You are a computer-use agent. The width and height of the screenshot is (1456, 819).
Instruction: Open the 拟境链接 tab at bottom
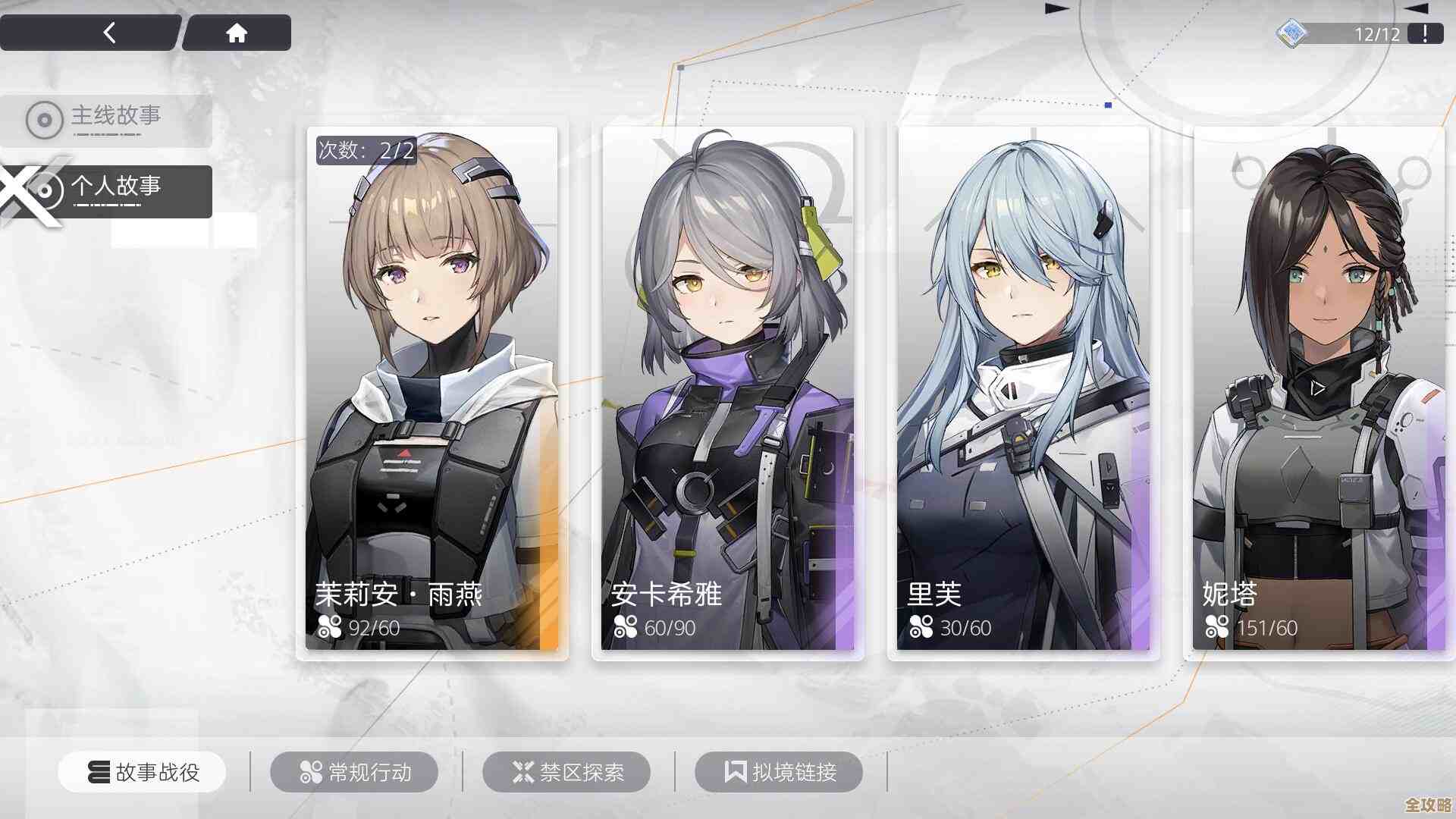coord(779,771)
